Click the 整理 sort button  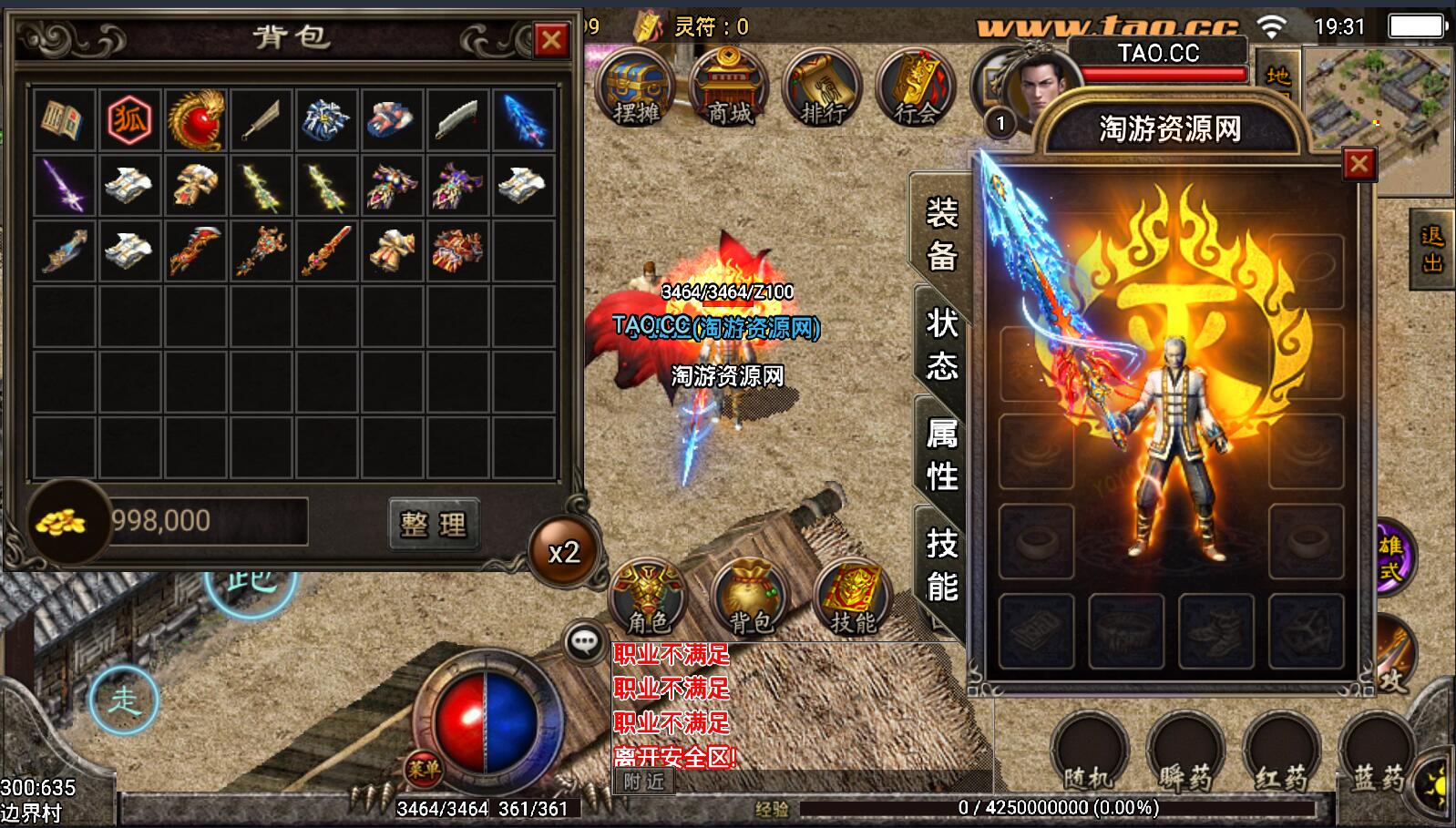coord(433,524)
